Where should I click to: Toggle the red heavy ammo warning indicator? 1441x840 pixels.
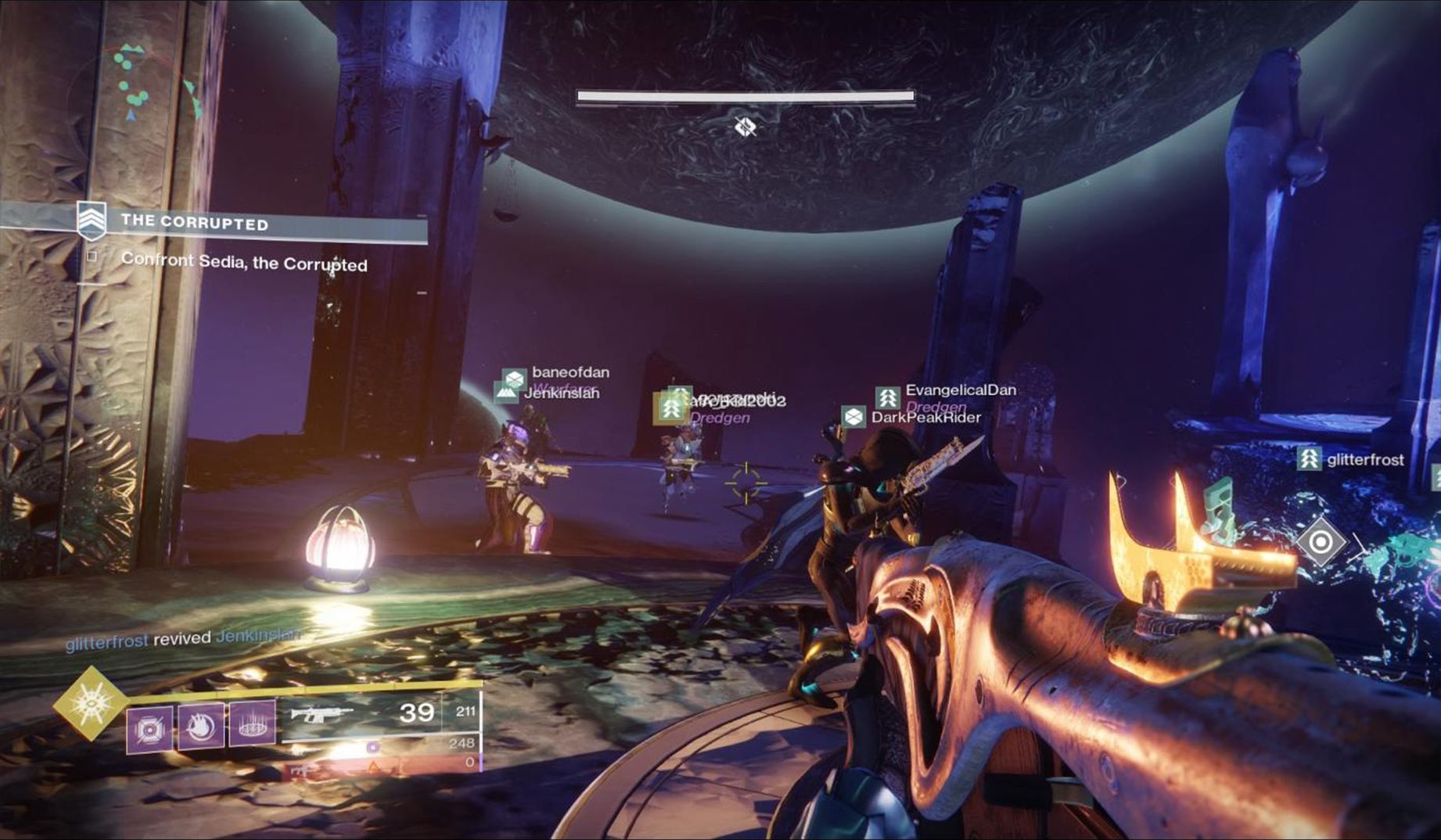(x=372, y=768)
